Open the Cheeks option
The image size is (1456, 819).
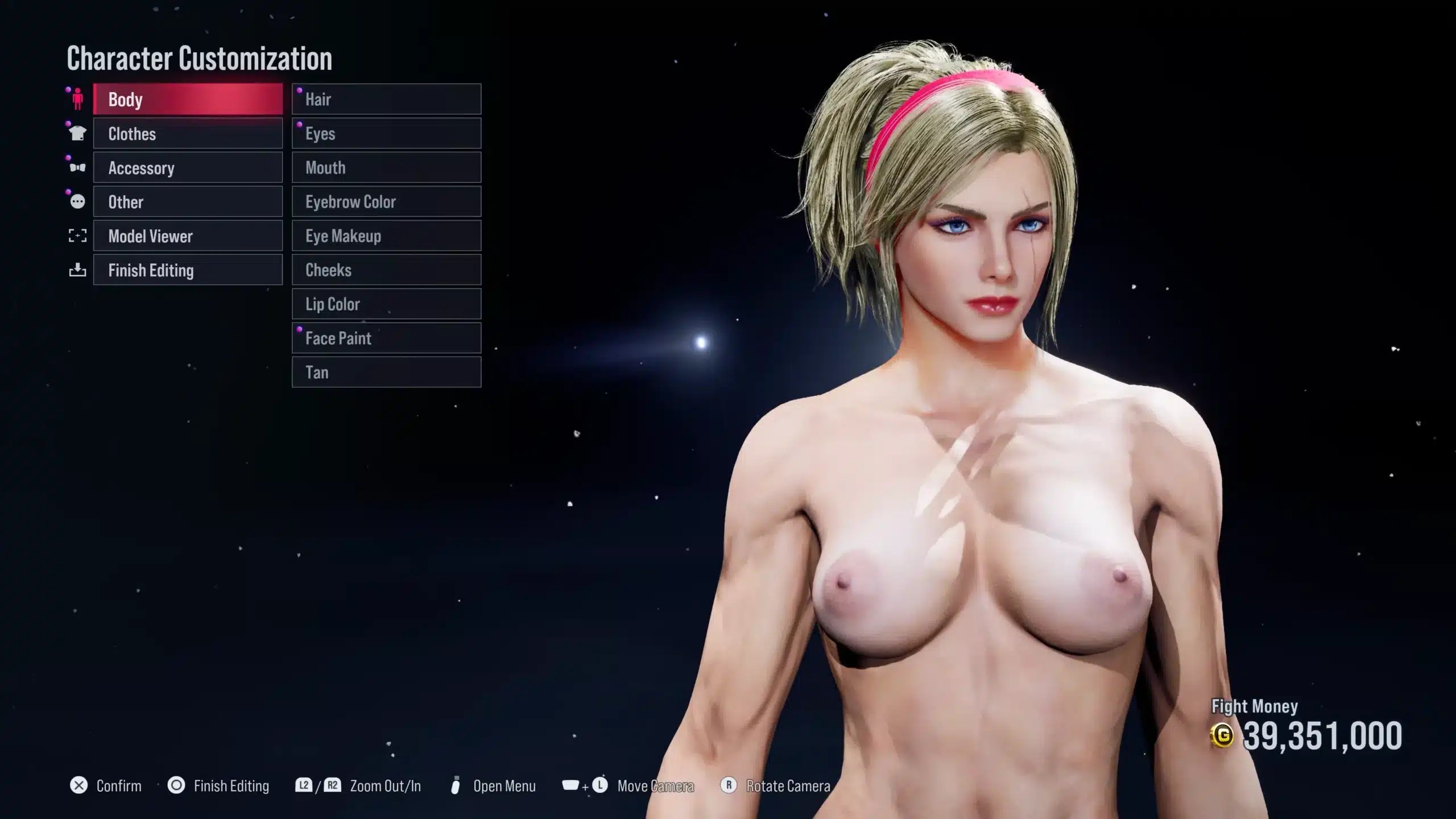[386, 270]
